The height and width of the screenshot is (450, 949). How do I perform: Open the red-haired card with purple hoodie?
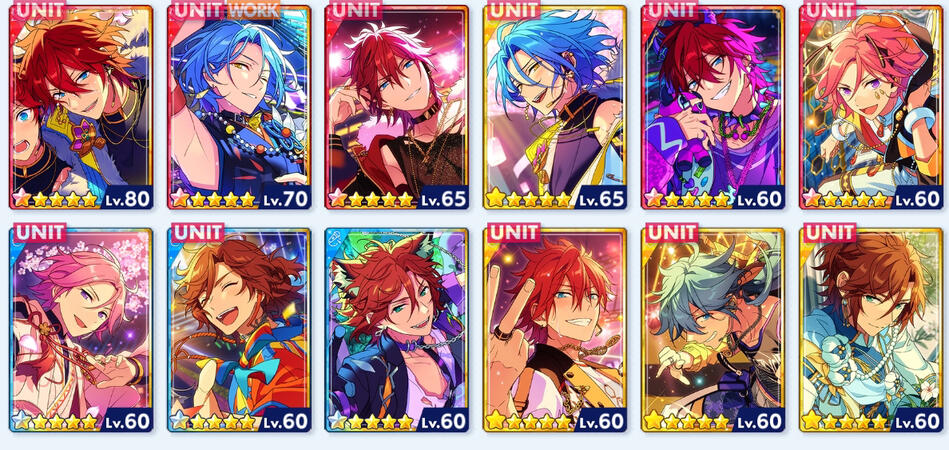click(x=713, y=106)
